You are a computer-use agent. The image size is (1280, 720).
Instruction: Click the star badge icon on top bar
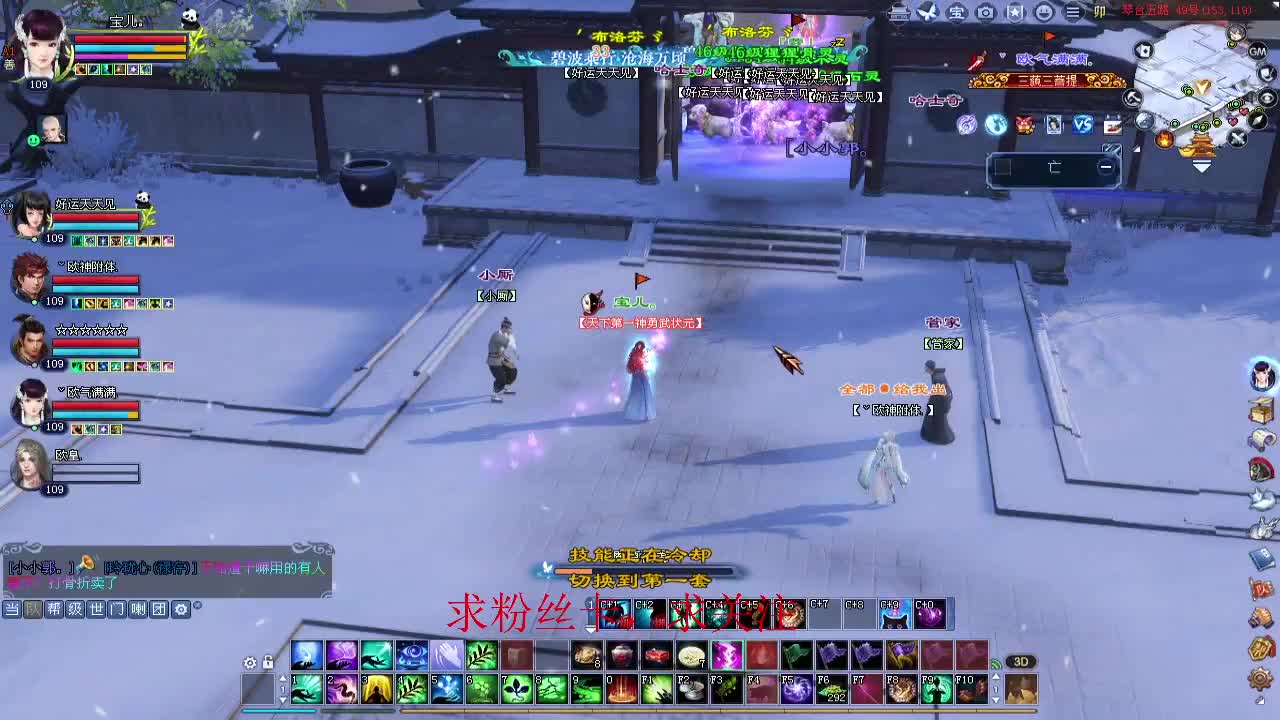pyautogui.click(x=1015, y=13)
